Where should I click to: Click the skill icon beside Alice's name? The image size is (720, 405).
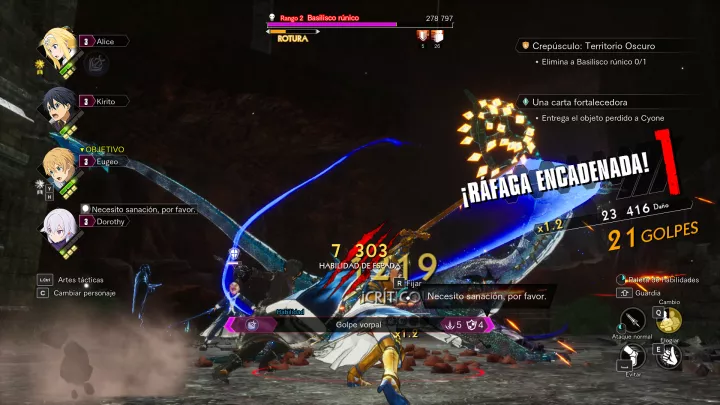coord(97,62)
